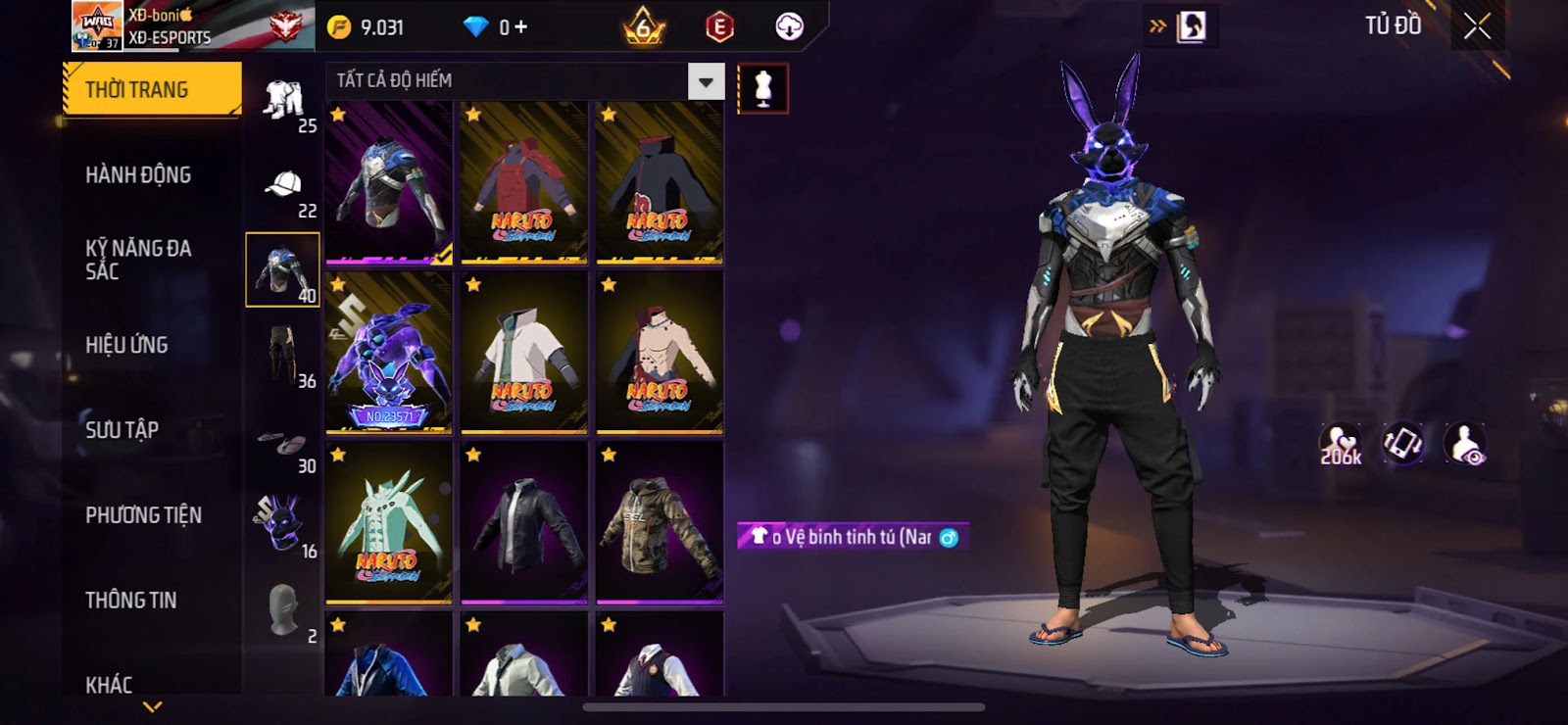This screenshot has width=1568, height=725.
Task: Select the Hiệu Ứng tab
Action: 126,345
